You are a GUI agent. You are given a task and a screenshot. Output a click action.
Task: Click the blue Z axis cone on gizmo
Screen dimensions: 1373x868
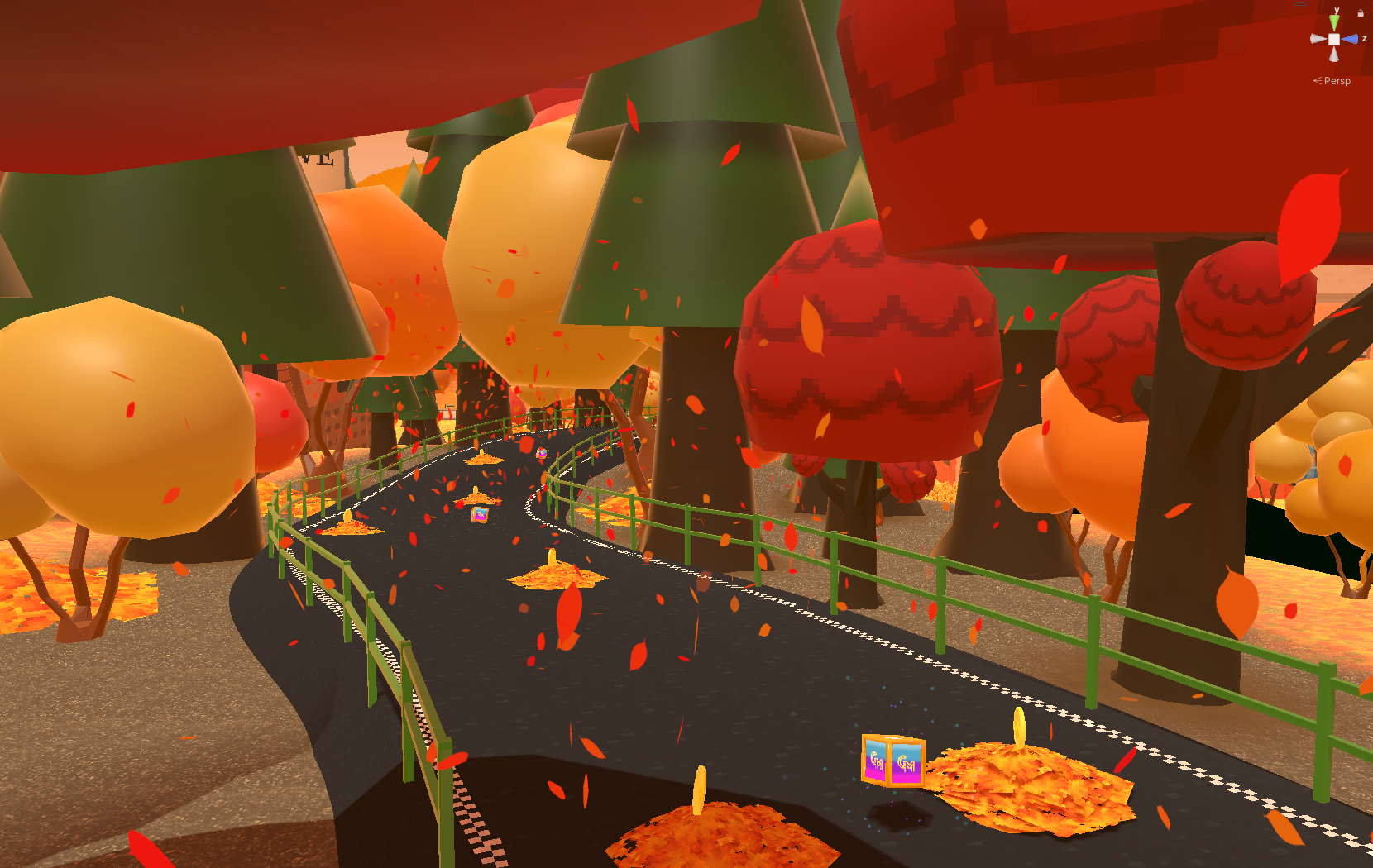(x=1350, y=39)
